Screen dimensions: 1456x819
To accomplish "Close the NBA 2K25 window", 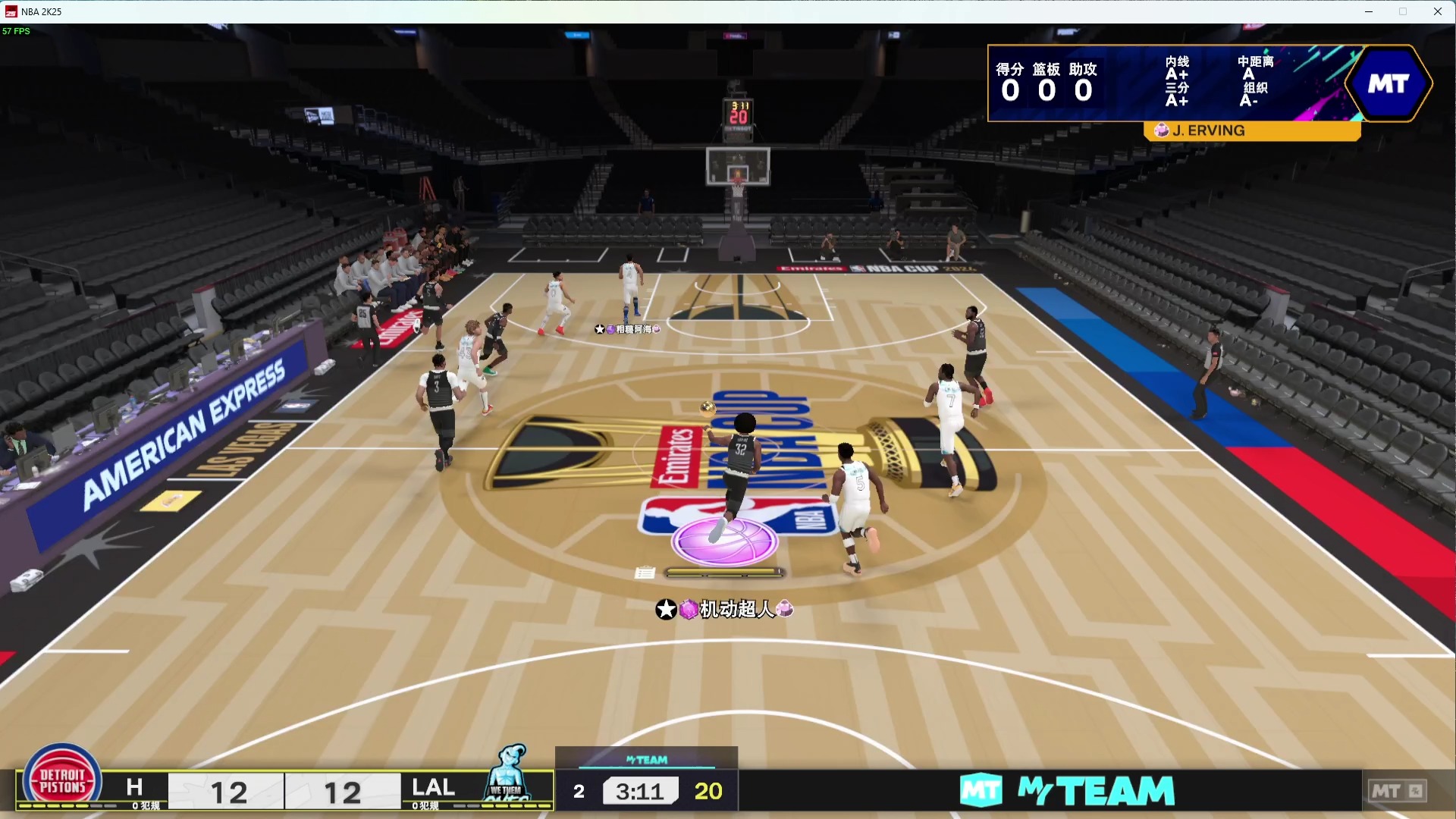I will 1437,11.
